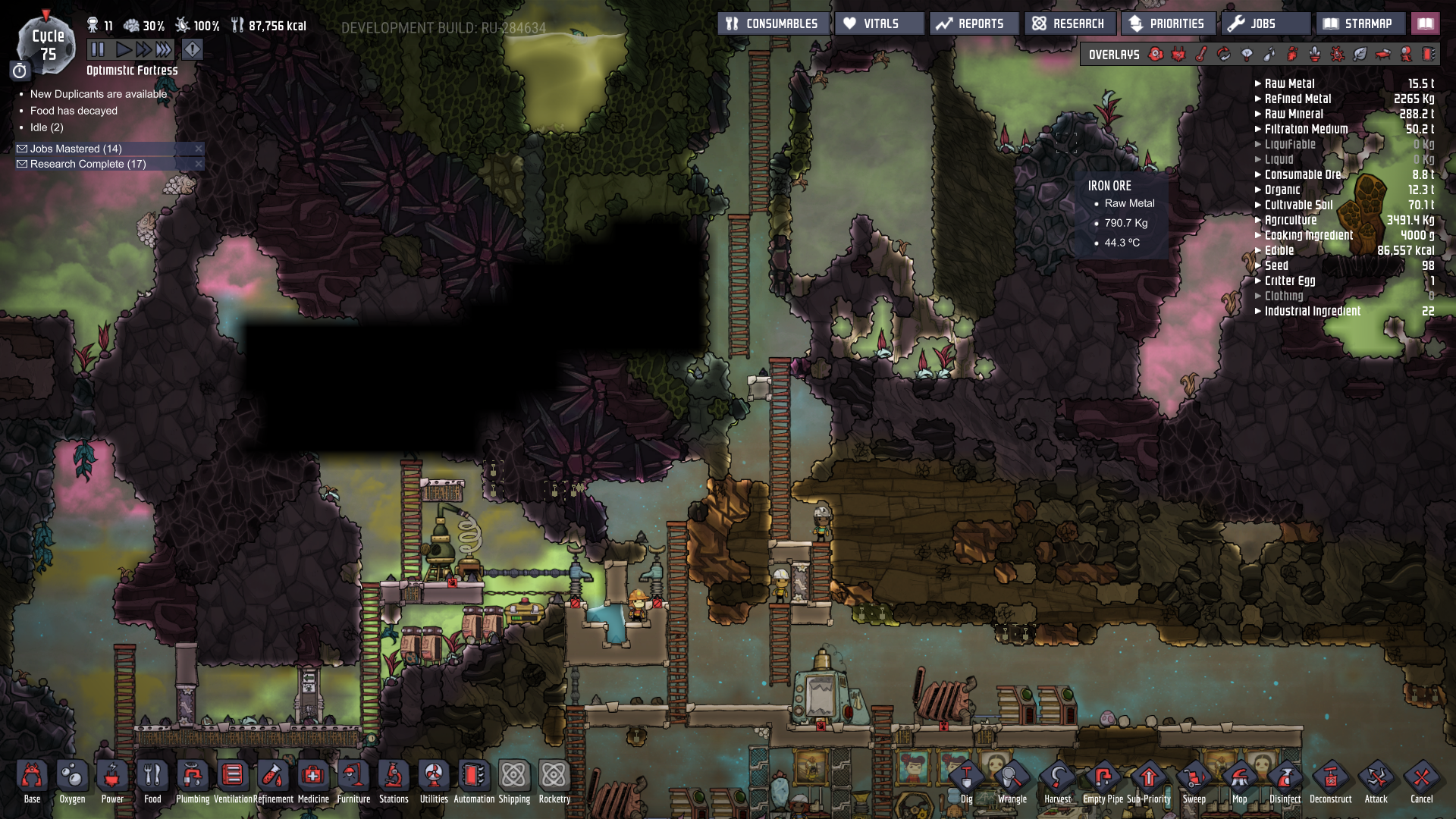Dismiss the Jobs Mastered notification
This screenshot has width=1456, height=819.
(x=199, y=149)
